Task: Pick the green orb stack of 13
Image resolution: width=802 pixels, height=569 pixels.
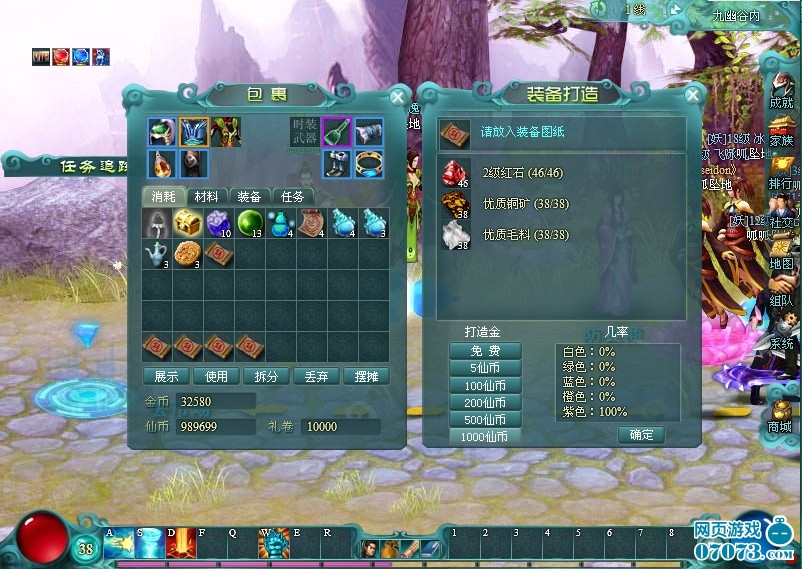Action: point(250,222)
